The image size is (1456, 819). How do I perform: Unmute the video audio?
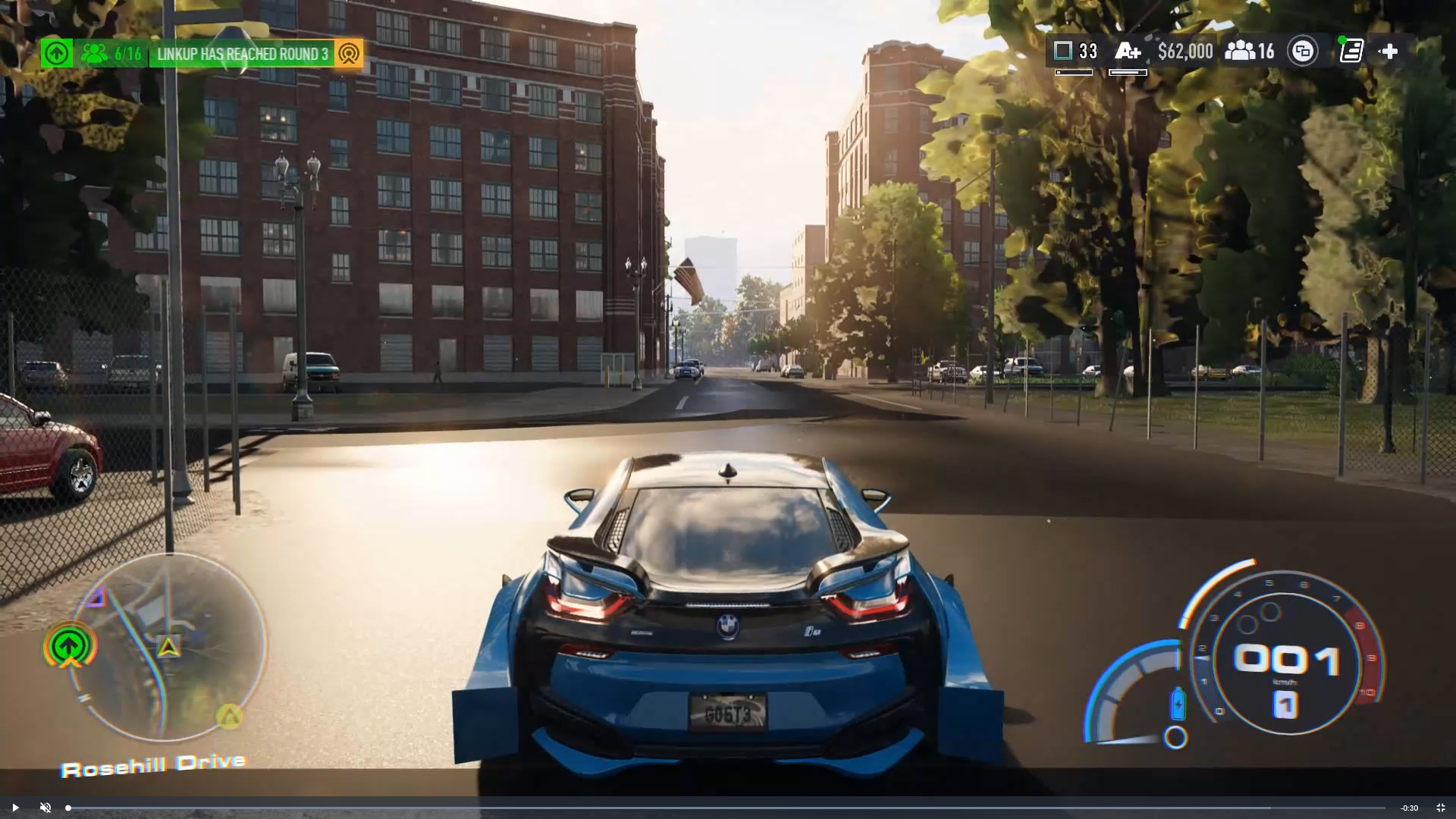[x=45, y=808]
